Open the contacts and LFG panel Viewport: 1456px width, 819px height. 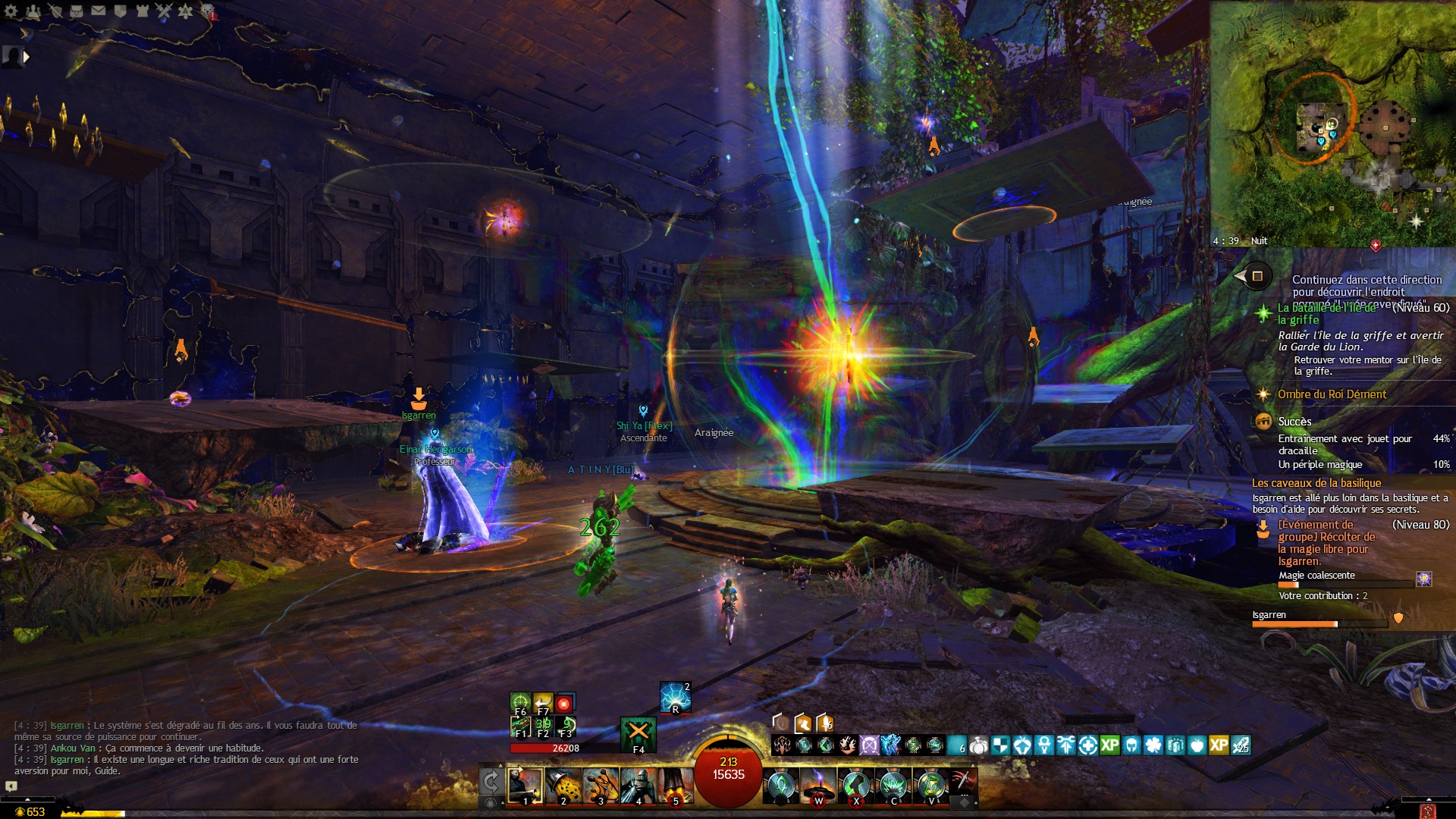point(33,11)
